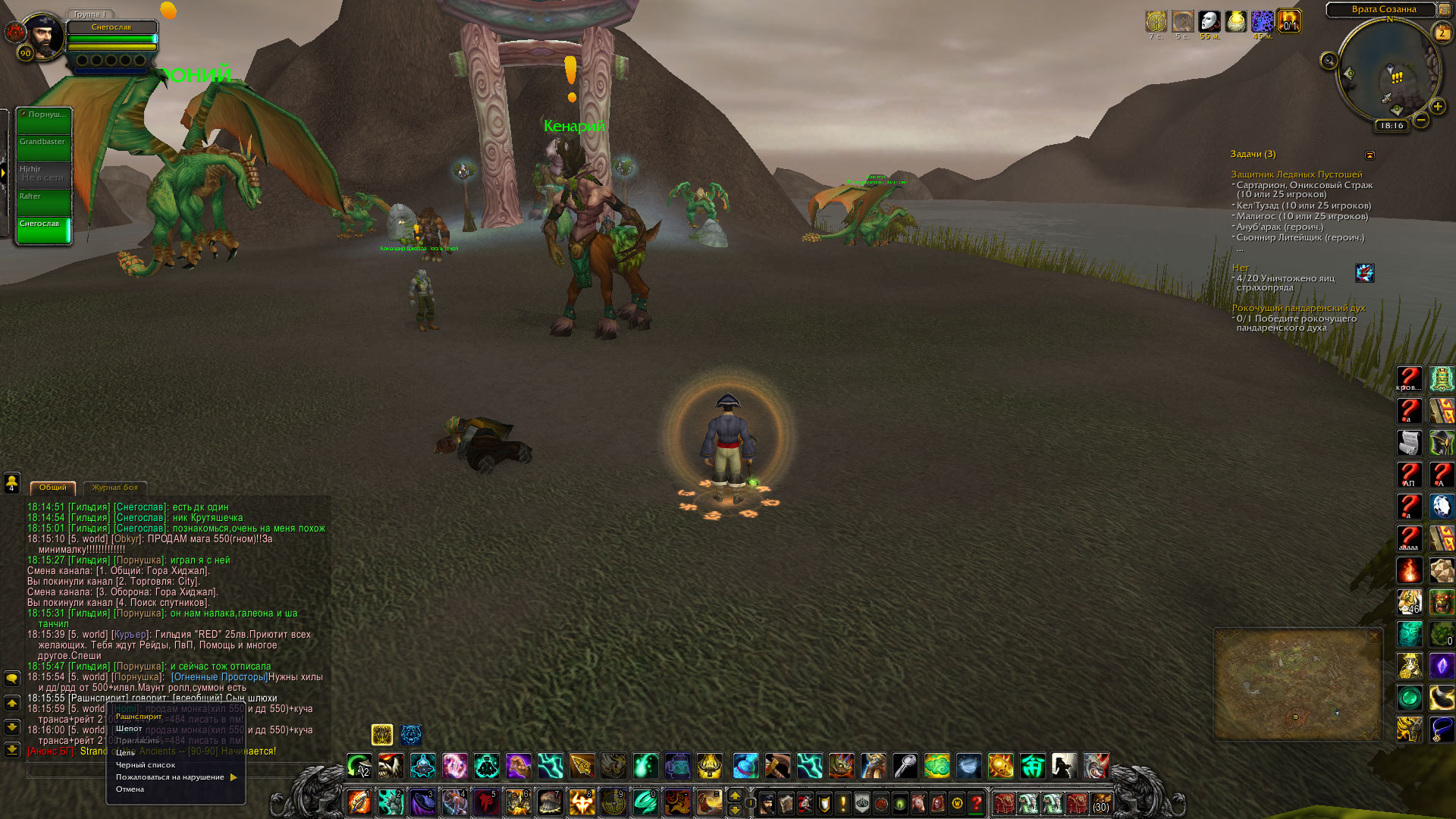The height and width of the screenshot is (819, 1456).
Task: Zoom out the minimap with the minus button
Action: pos(1422,120)
